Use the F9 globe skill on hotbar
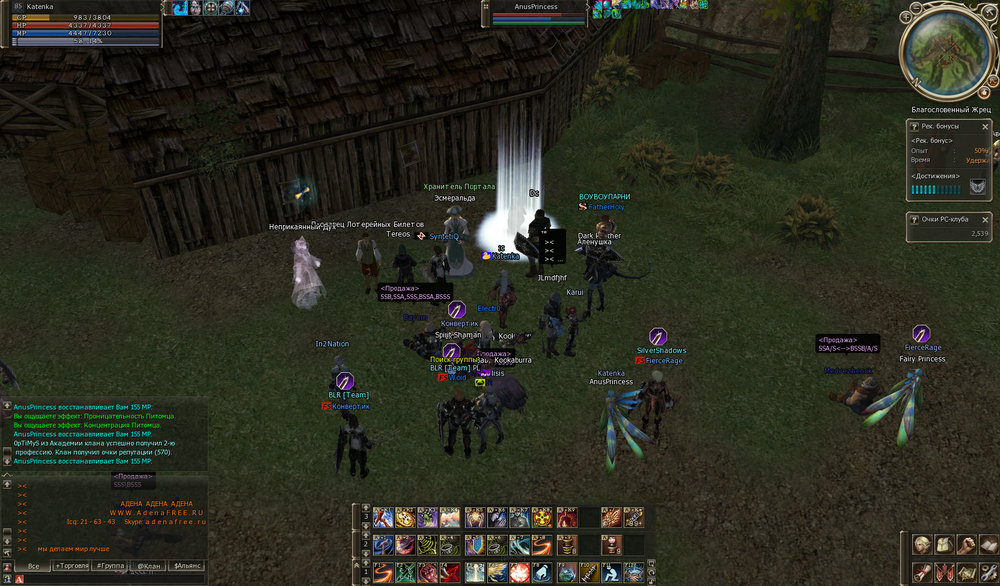The image size is (1000, 586). pyautogui.click(x=566, y=572)
